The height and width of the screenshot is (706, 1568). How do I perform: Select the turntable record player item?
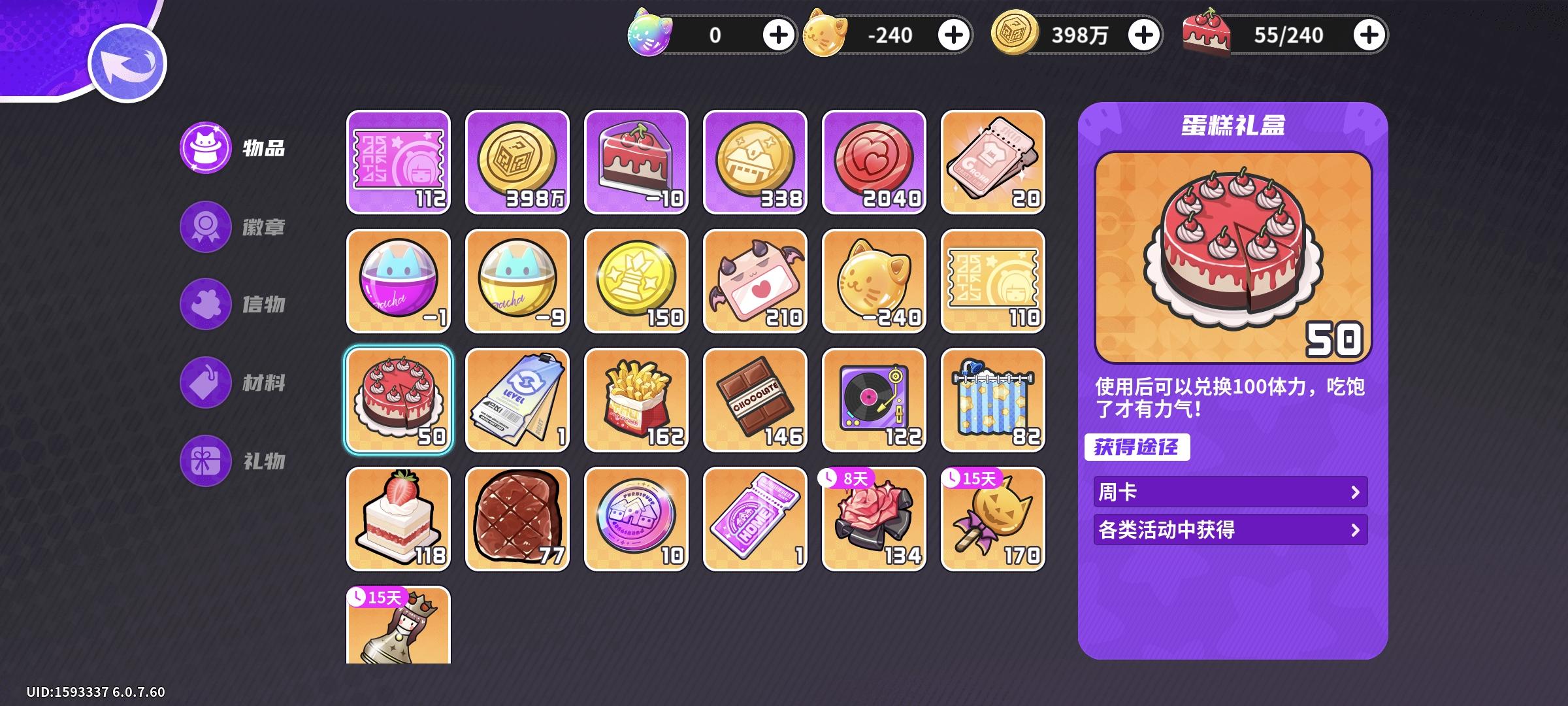pos(874,399)
